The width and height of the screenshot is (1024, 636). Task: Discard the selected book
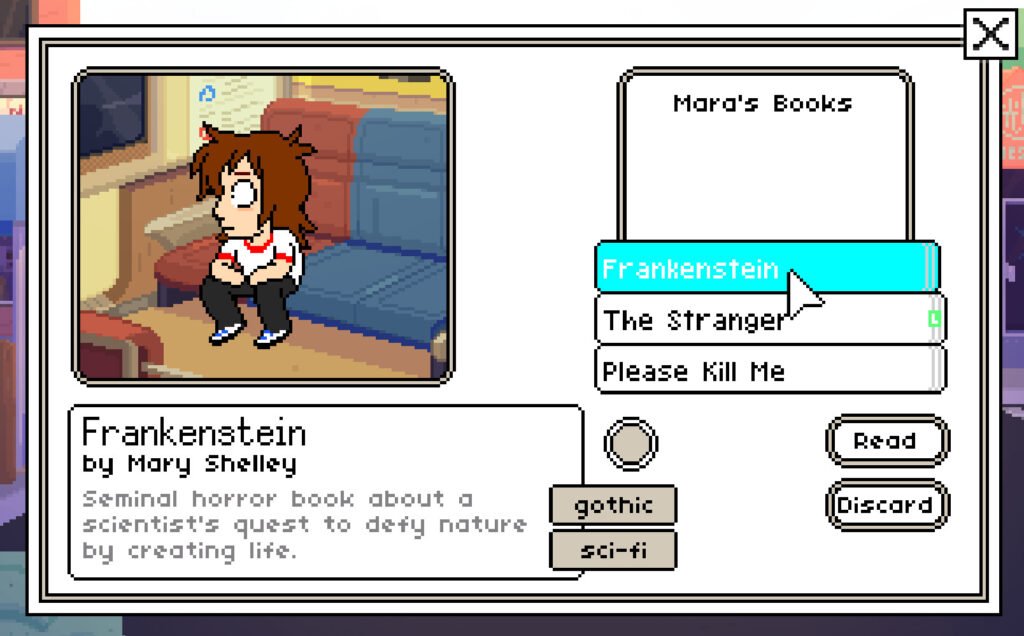(x=886, y=505)
